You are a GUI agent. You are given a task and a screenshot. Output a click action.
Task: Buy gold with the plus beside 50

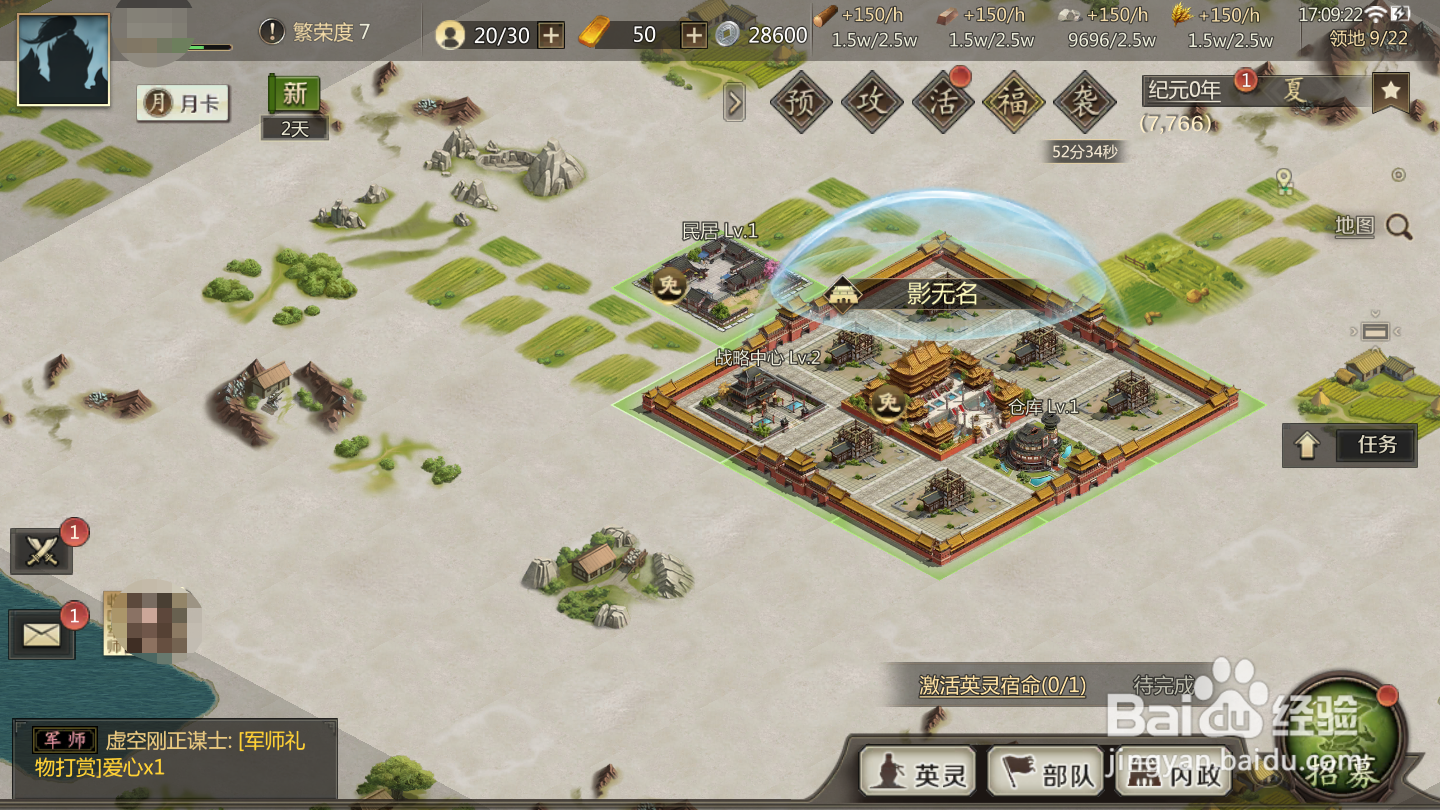click(x=694, y=35)
